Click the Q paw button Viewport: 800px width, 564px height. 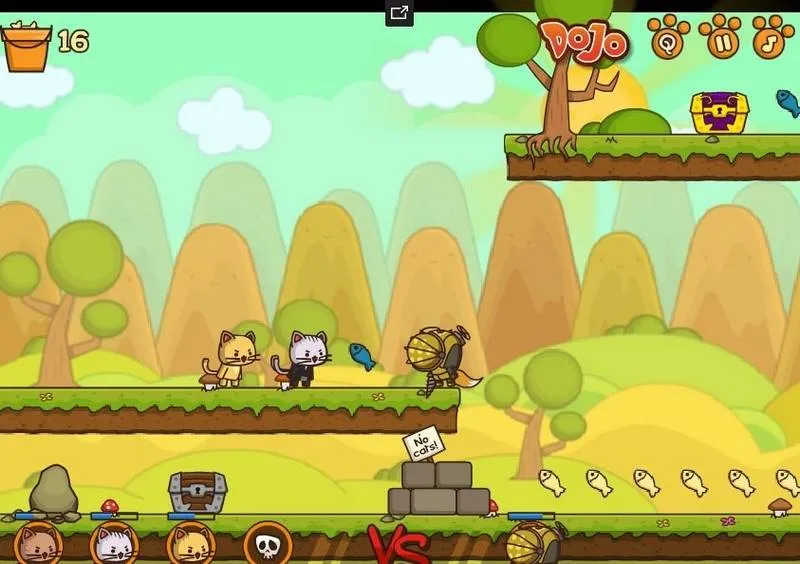(x=667, y=38)
